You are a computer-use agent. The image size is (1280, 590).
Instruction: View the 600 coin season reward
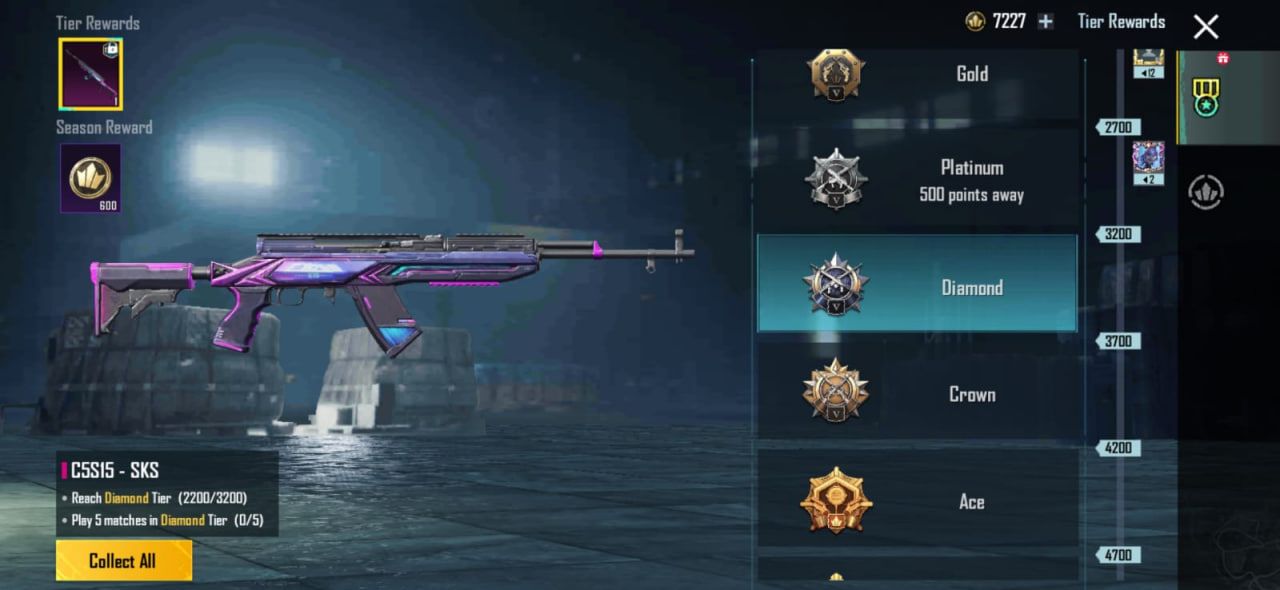coord(90,178)
